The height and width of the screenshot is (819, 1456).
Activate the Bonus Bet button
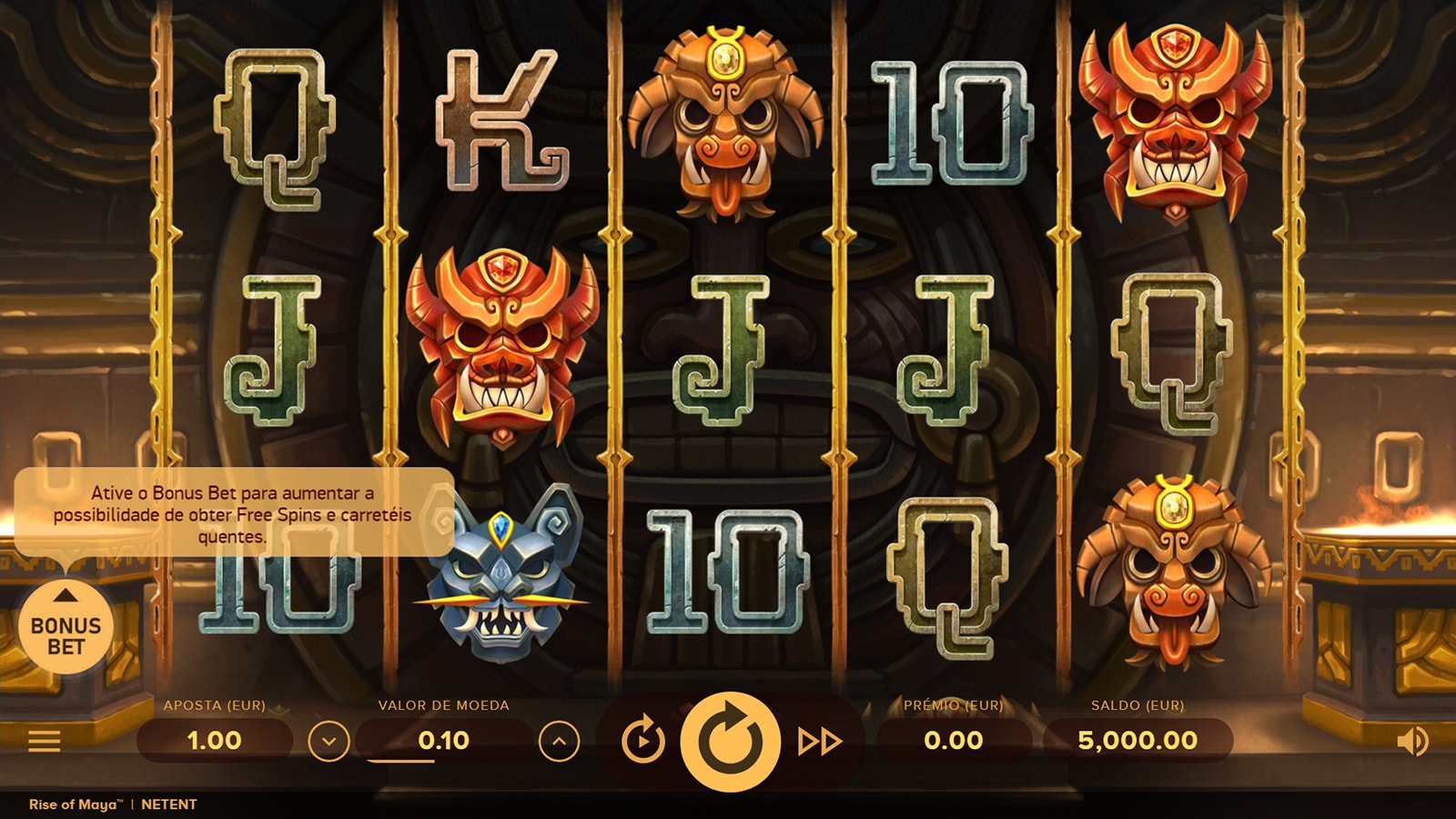coord(66,627)
